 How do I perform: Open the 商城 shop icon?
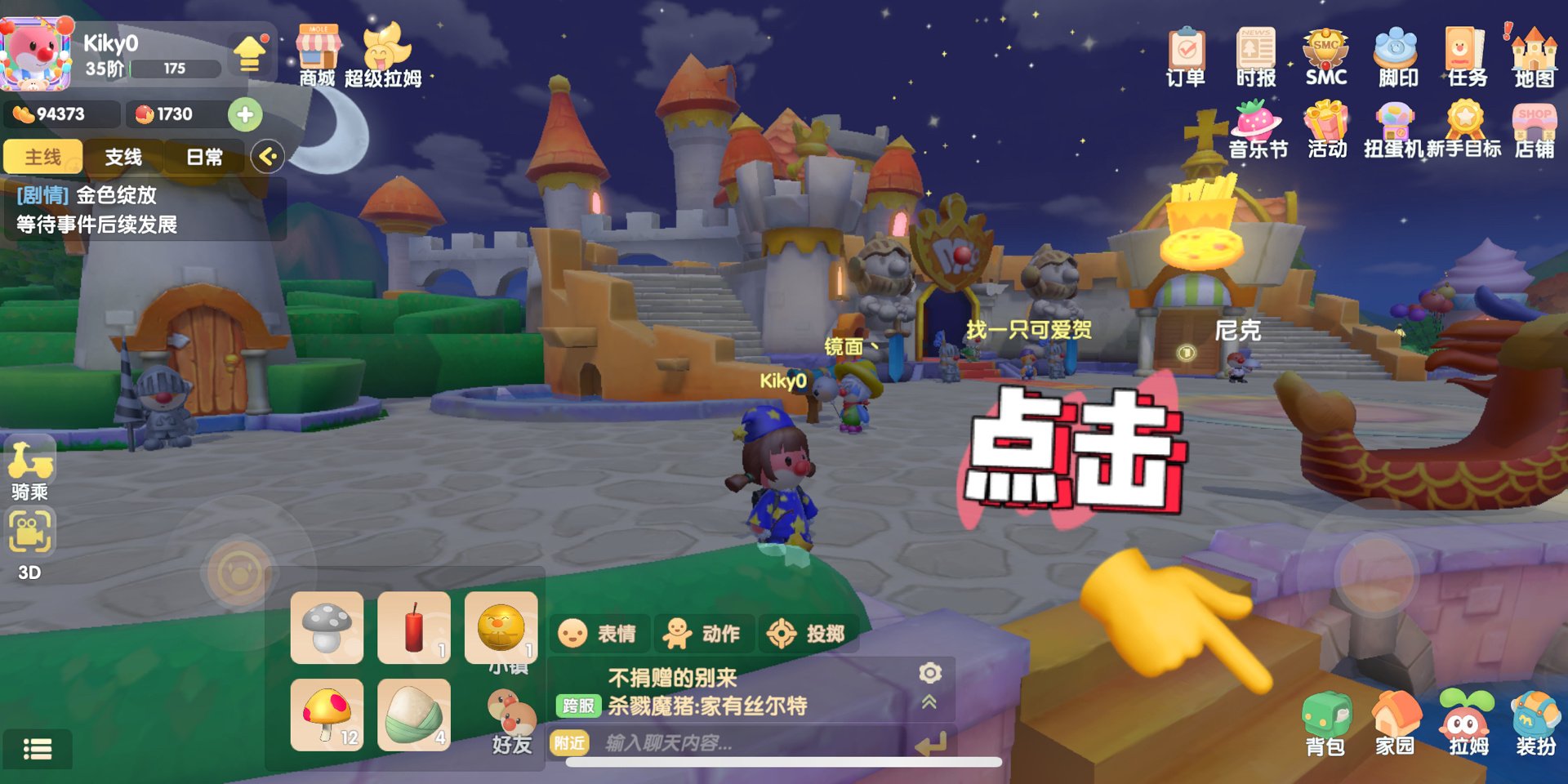[x=318, y=54]
